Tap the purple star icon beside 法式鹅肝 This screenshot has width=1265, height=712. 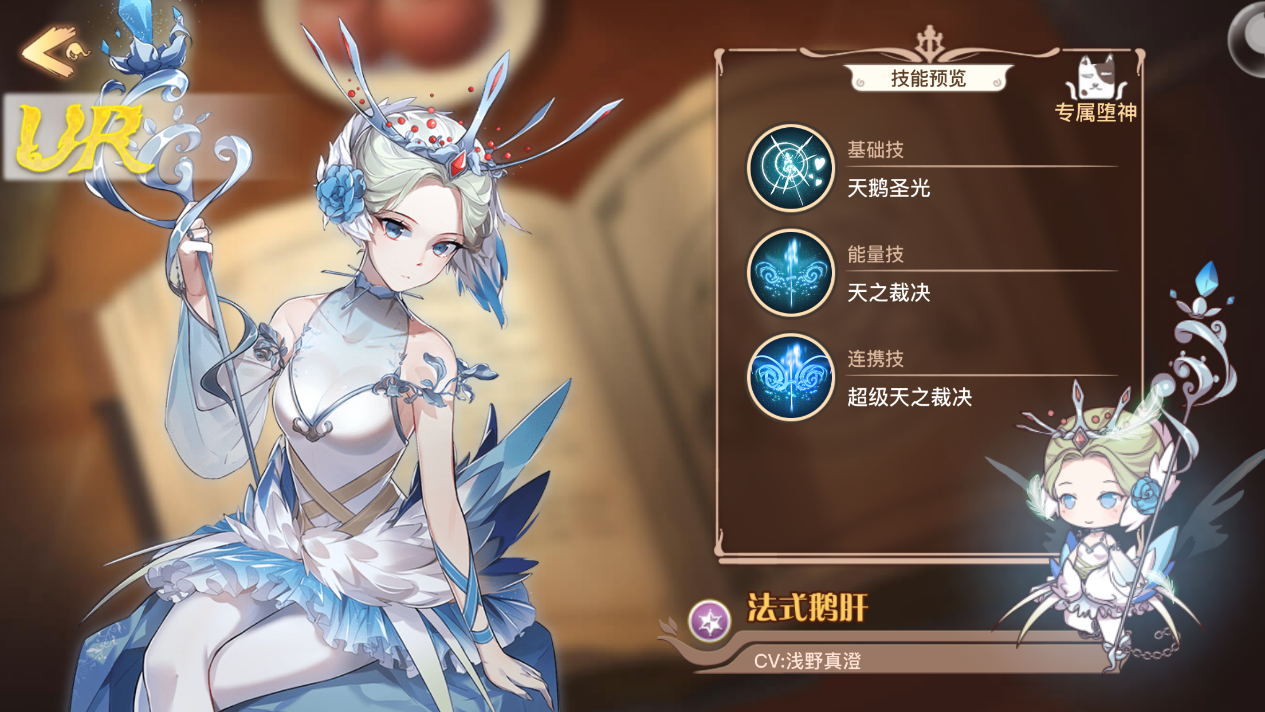click(x=709, y=621)
